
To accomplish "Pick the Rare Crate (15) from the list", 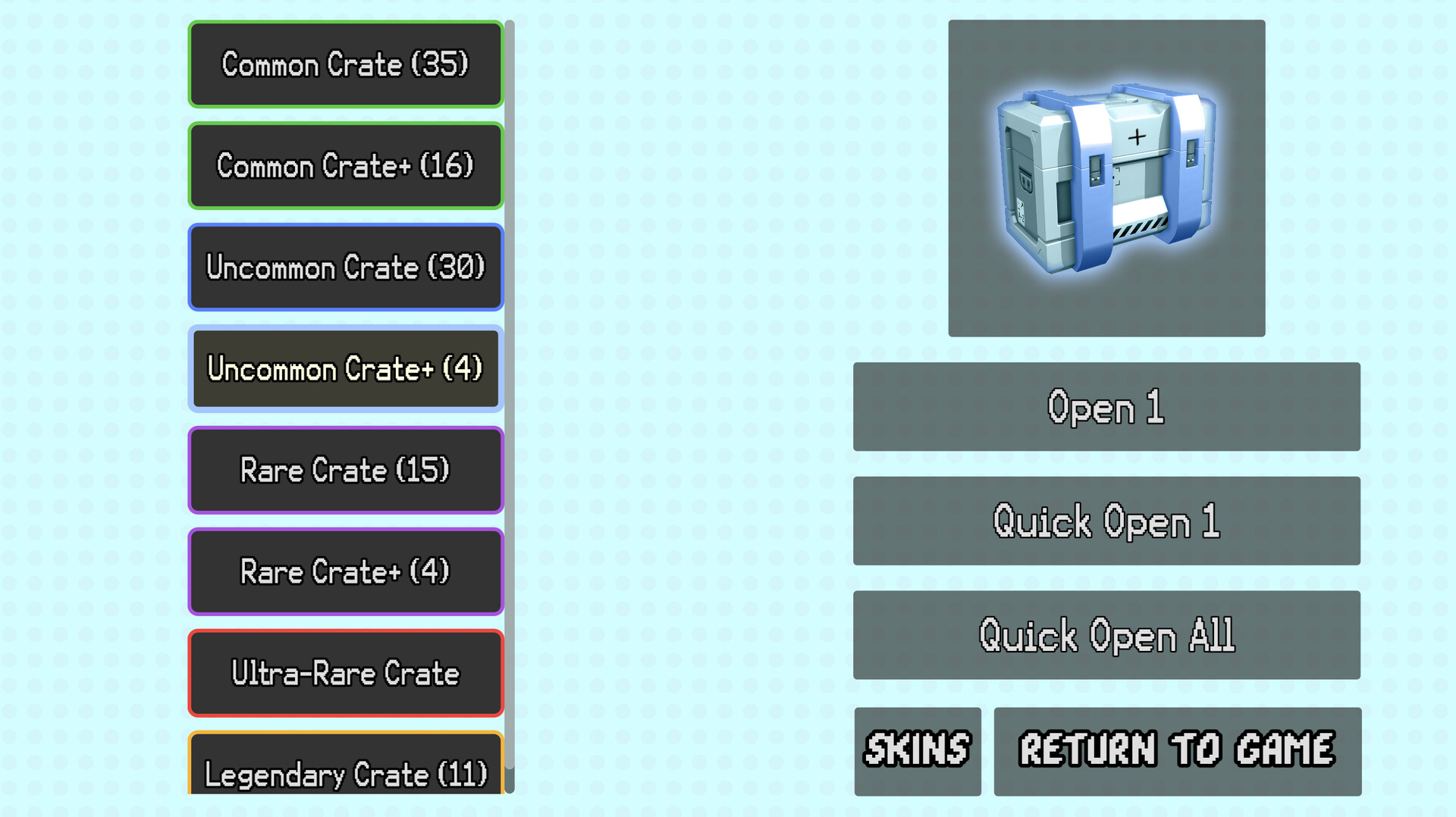I will pyautogui.click(x=345, y=471).
